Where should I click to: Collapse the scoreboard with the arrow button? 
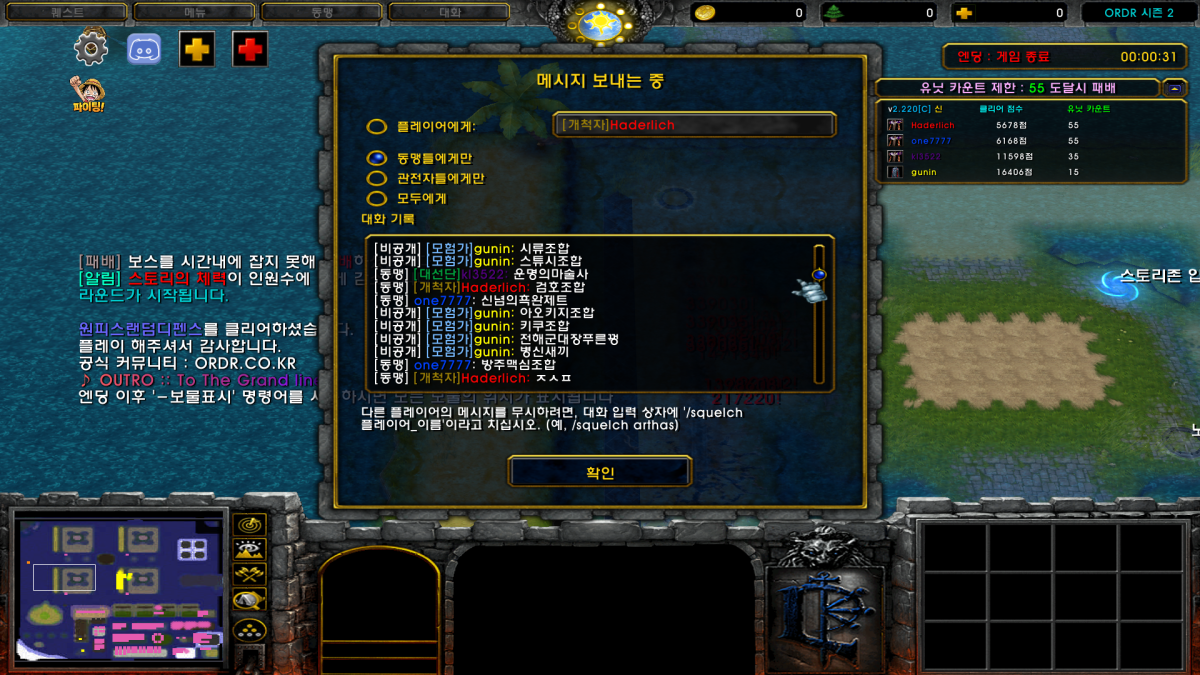coord(1174,88)
